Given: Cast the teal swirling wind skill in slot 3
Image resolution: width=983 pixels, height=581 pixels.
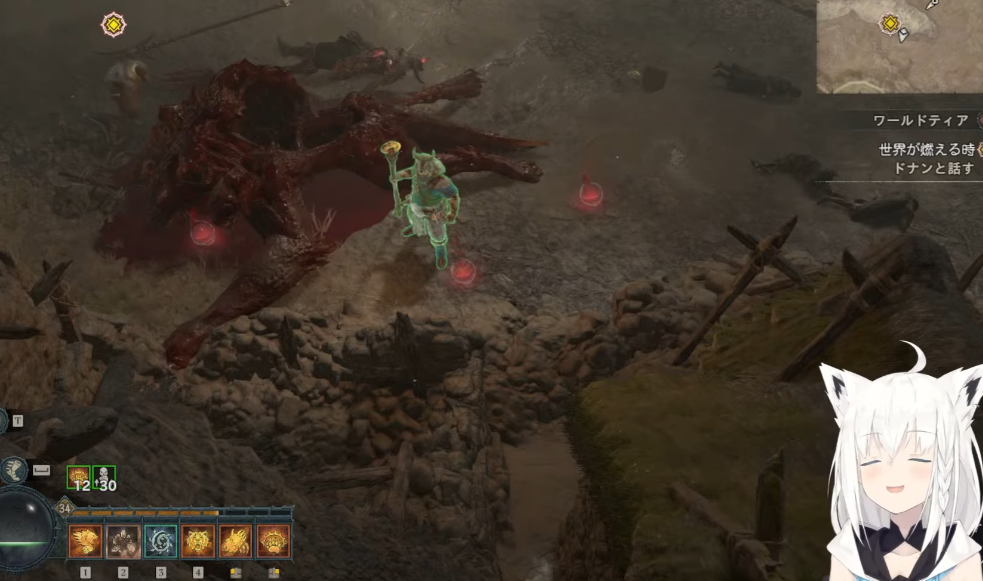Looking at the screenshot, I should [160, 541].
